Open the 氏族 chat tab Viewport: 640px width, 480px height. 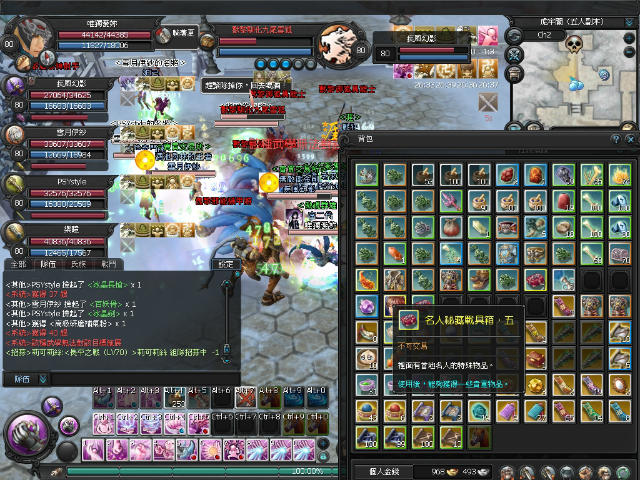[77, 263]
